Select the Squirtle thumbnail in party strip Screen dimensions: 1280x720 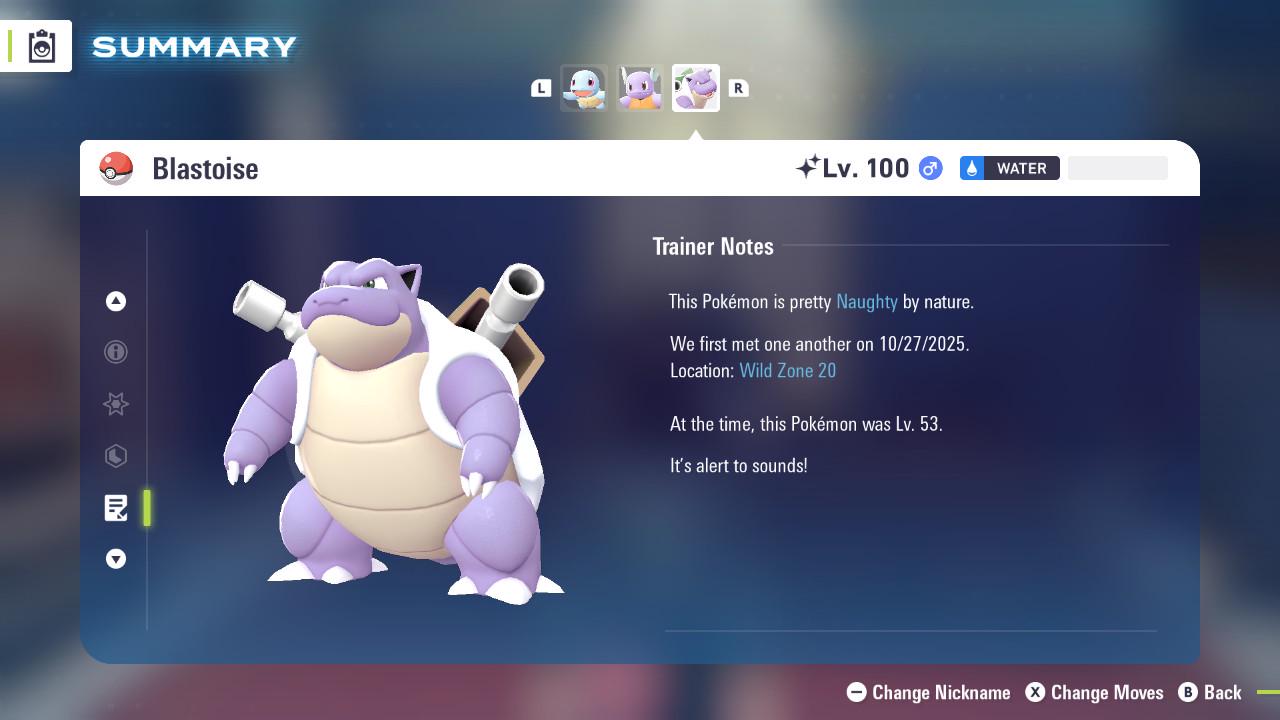click(x=584, y=87)
